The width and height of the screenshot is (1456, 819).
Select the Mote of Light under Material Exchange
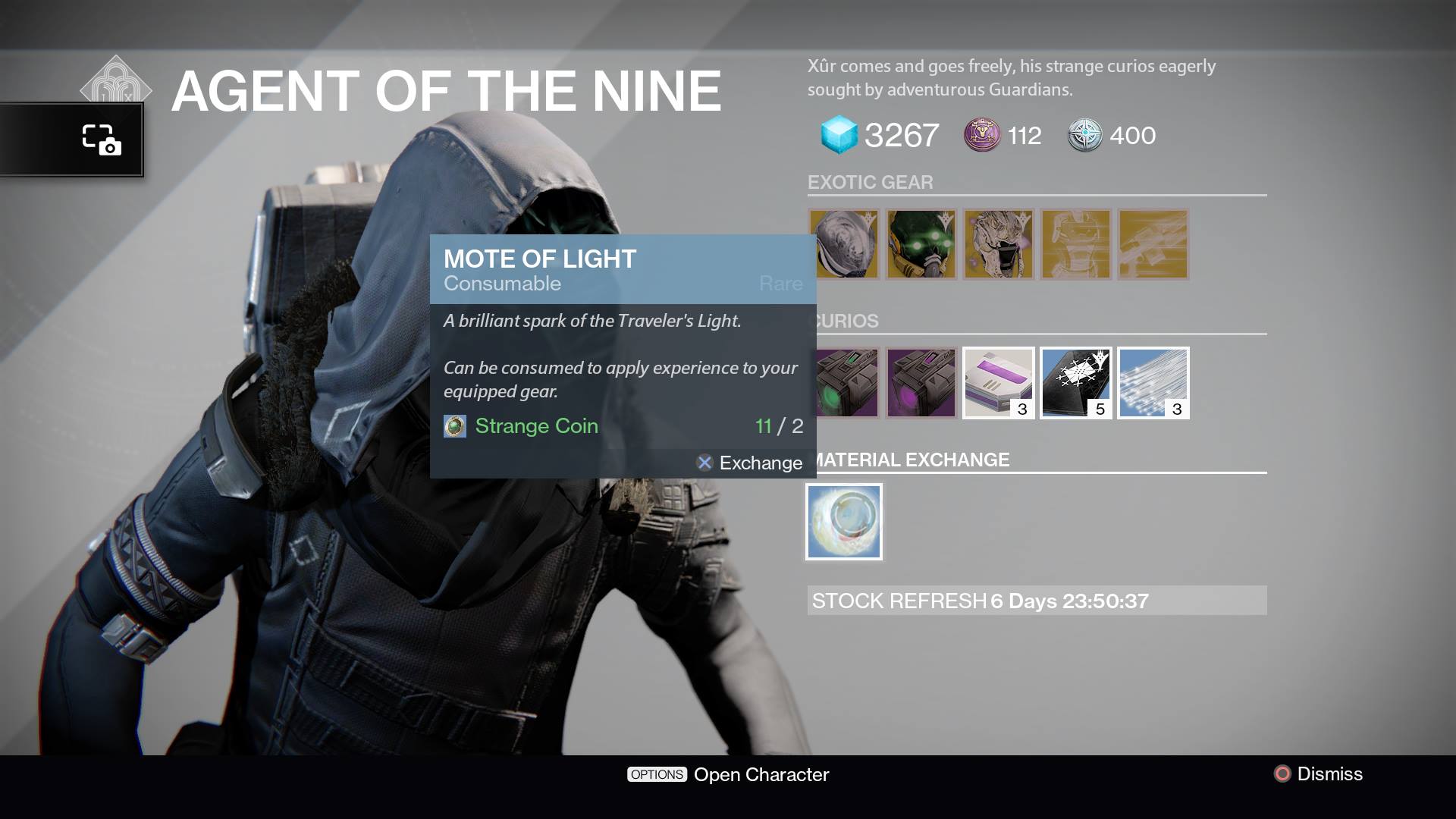[843, 521]
